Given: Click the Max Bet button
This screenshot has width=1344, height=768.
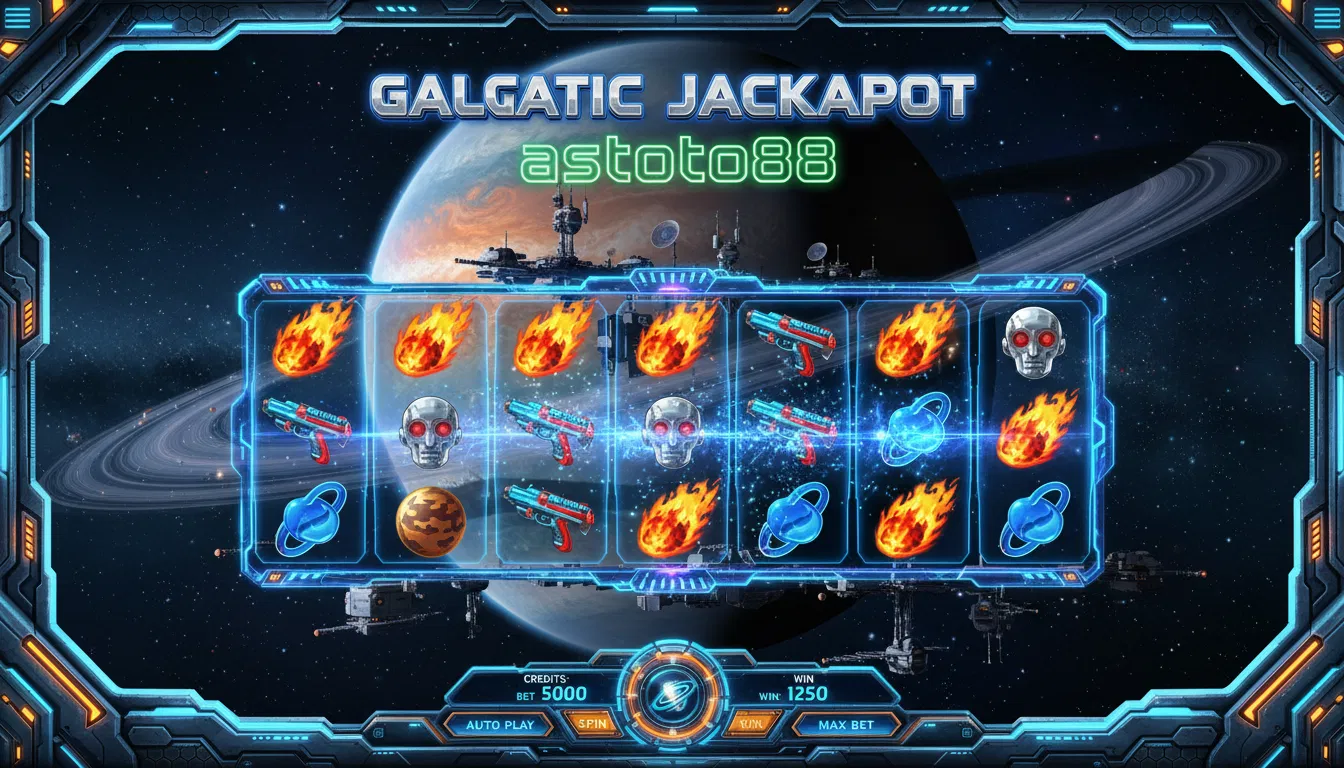Looking at the screenshot, I should point(846,725).
